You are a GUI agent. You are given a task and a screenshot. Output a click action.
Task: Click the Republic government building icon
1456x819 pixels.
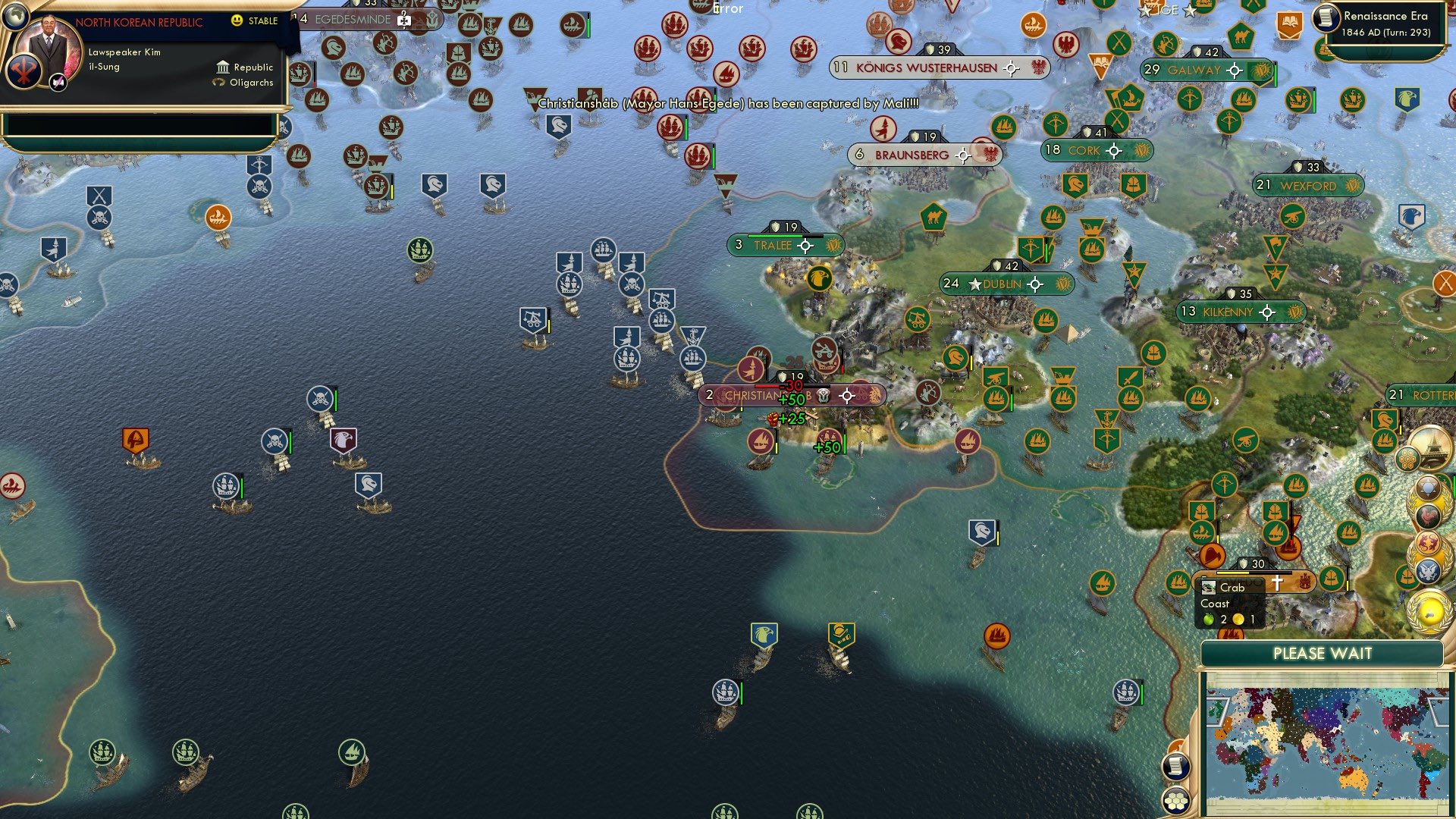223,67
